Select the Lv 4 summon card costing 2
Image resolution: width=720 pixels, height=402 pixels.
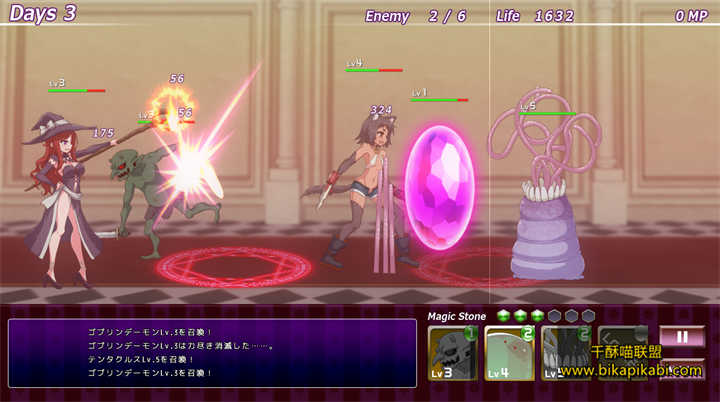509,353
